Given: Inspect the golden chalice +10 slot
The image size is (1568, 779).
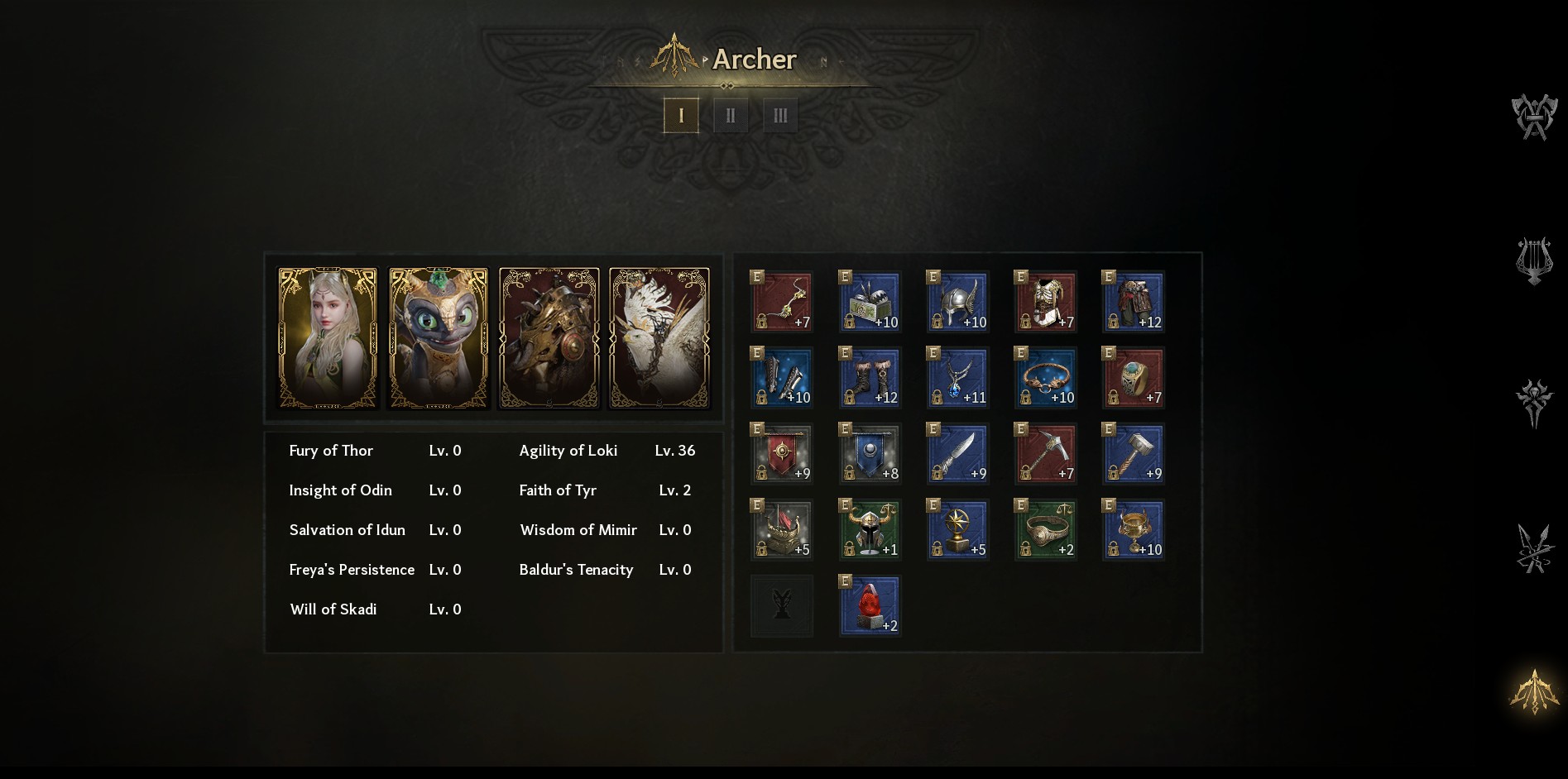Looking at the screenshot, I should 1133,530.
